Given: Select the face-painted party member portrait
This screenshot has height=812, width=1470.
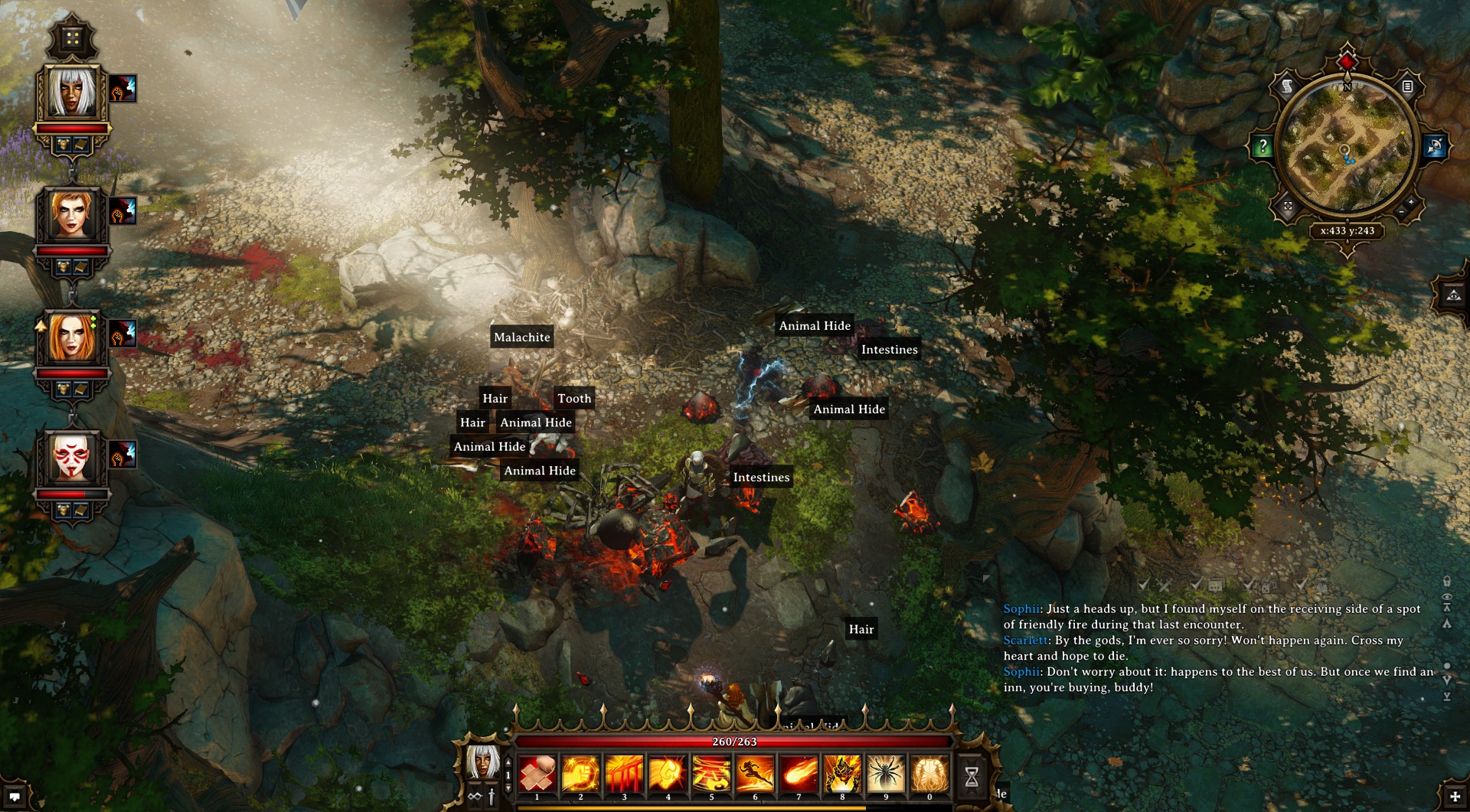Looking at the screenshot, I should [x=71, y=458].
